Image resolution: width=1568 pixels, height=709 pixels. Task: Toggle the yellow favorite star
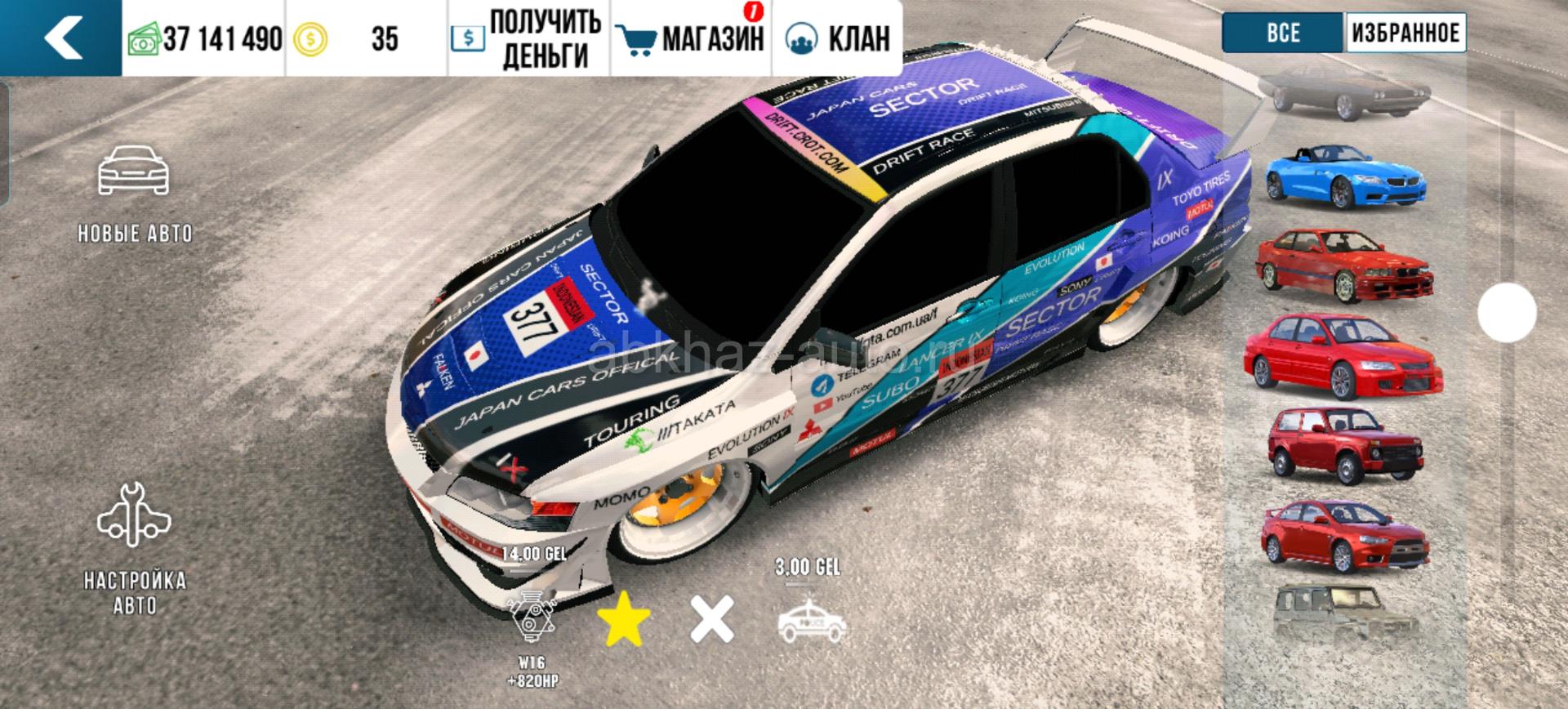624,619
